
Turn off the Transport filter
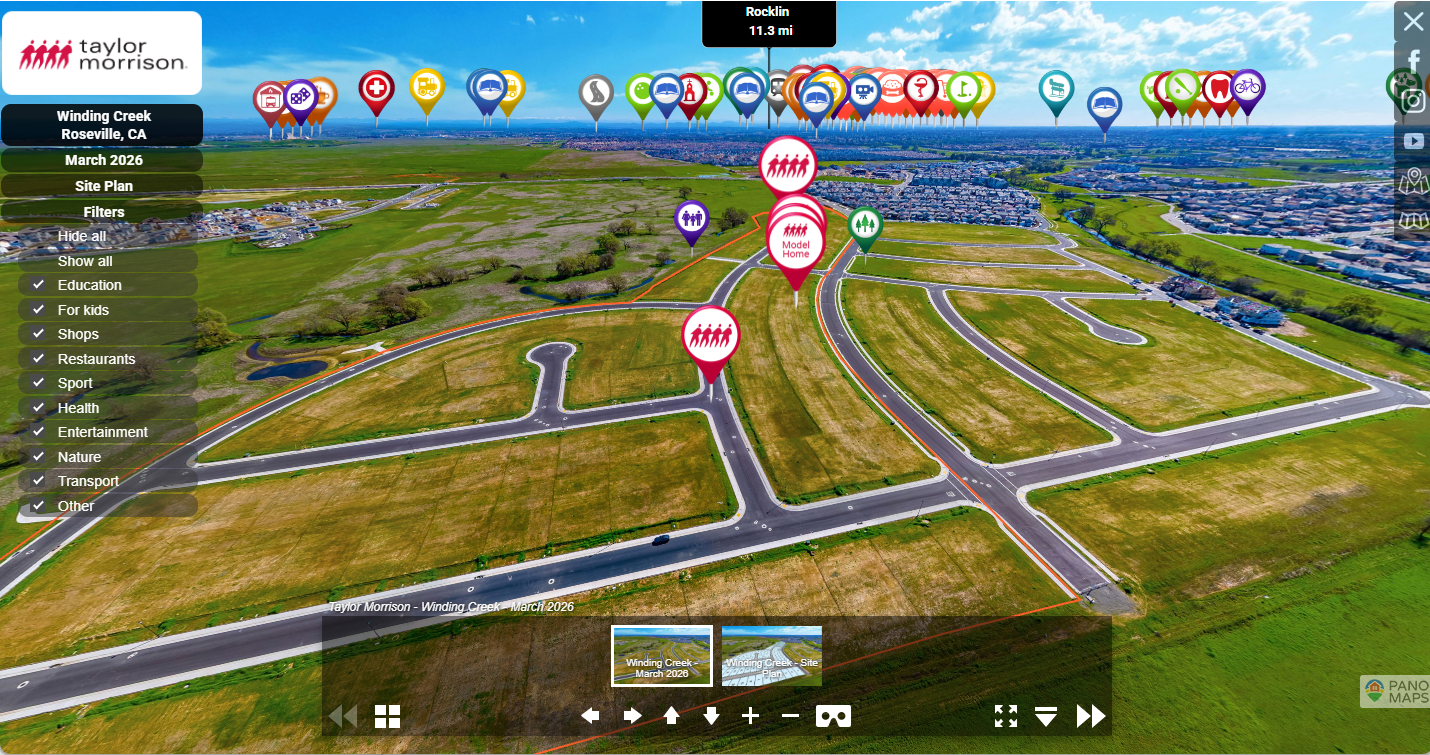point(39,481)
